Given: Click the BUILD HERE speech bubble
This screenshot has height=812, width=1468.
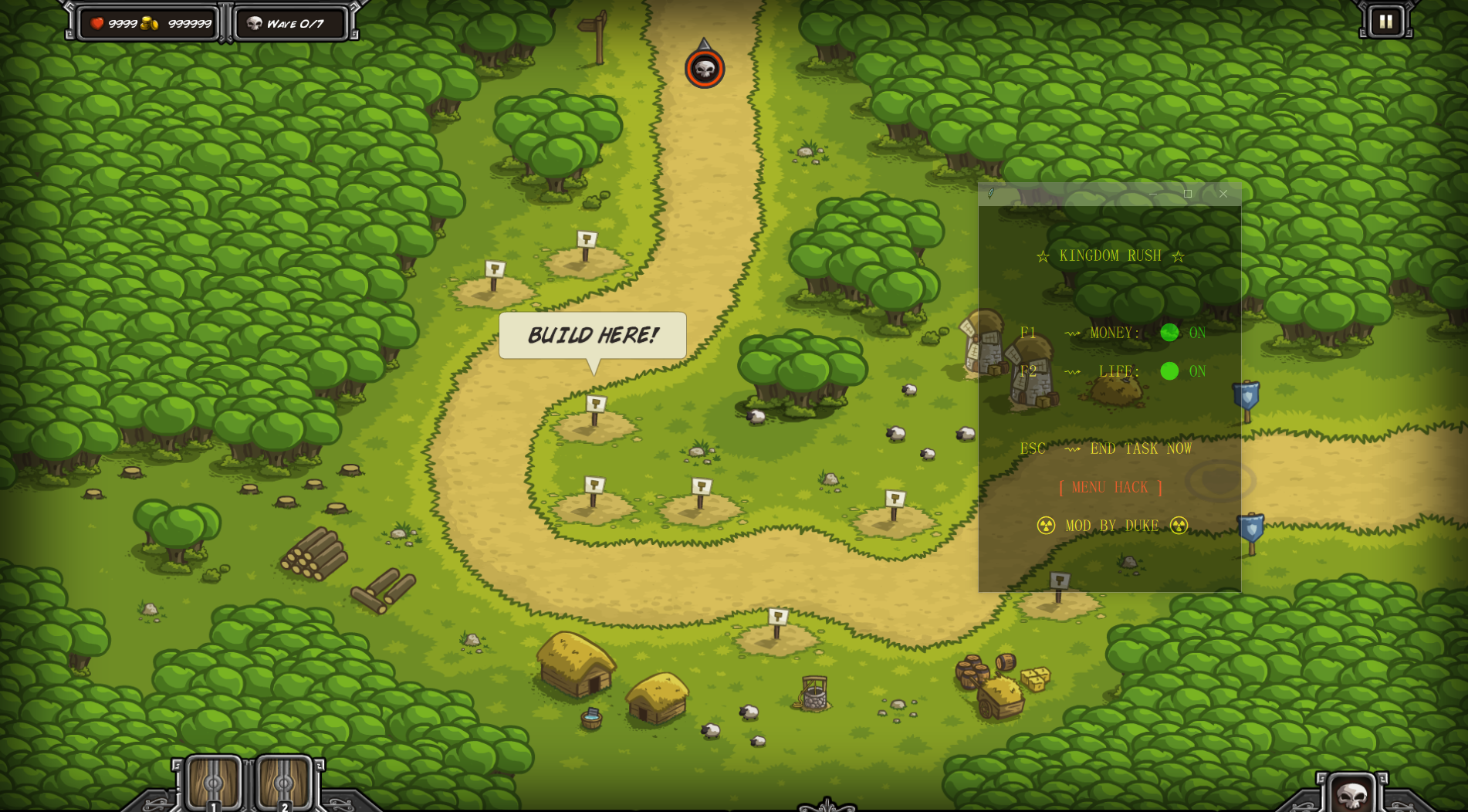Looking at the screenshot, I should pos(593,334).
